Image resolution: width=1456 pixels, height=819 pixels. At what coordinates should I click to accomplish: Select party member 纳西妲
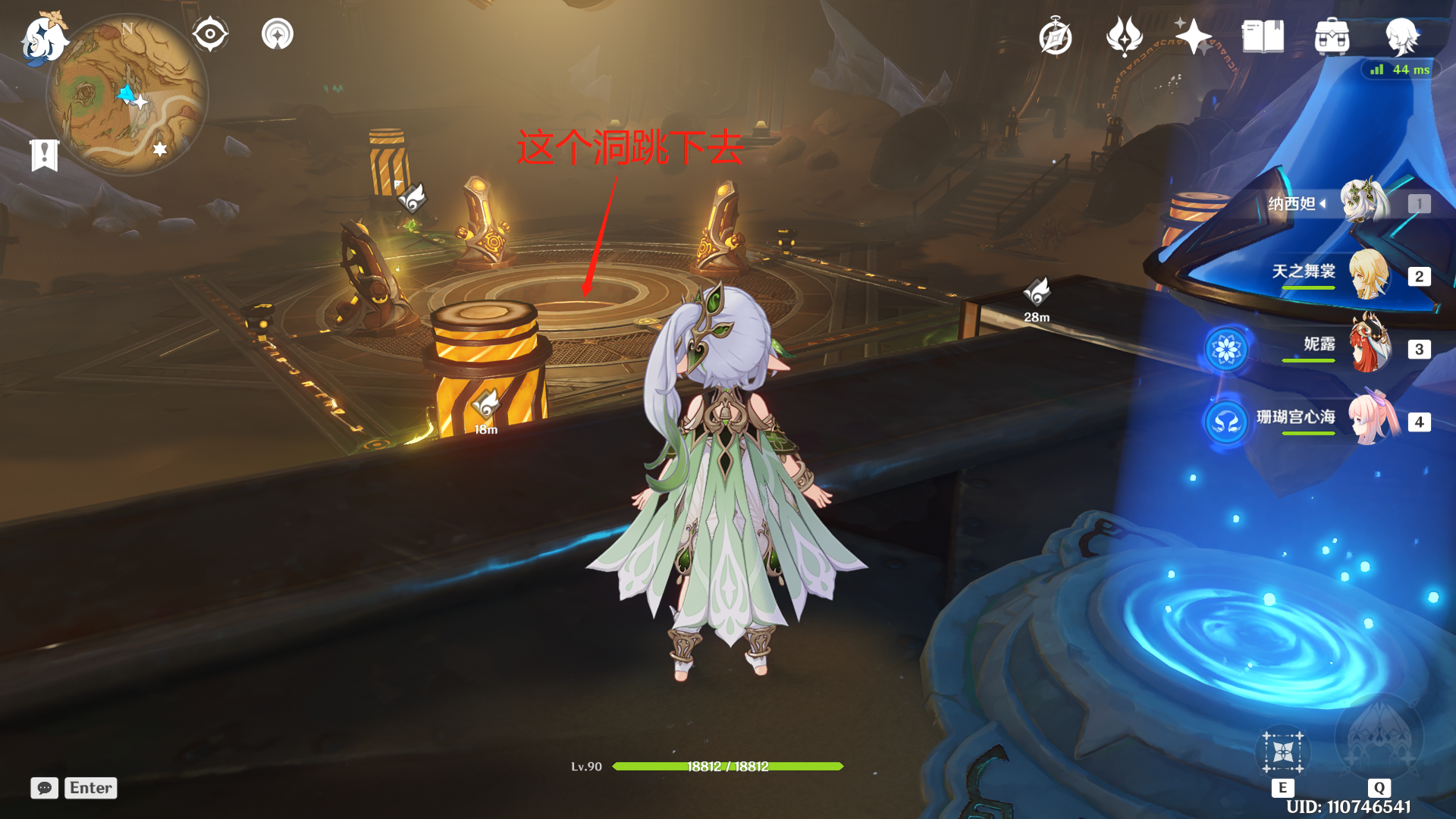point(1364,202)
